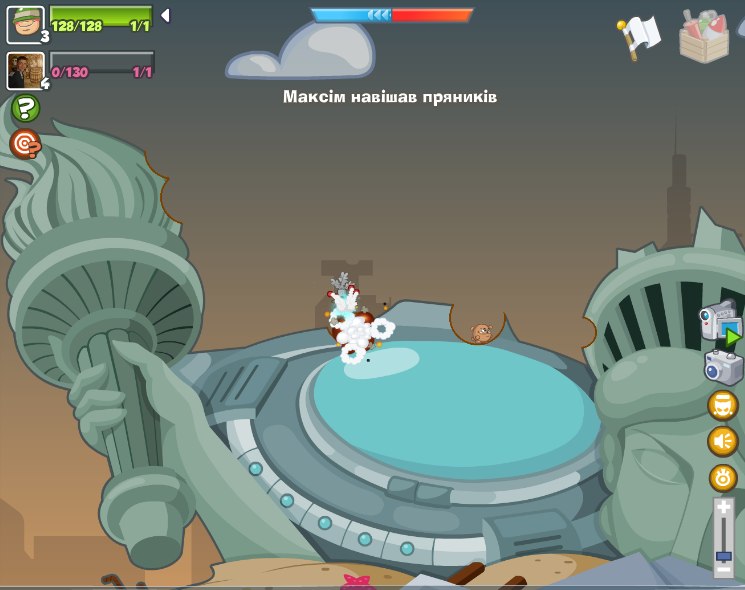Image resolution: width=745 pixels, height=590 pixels.
Task: Zoom in with the plus button
Action: (x=723, y=509)
